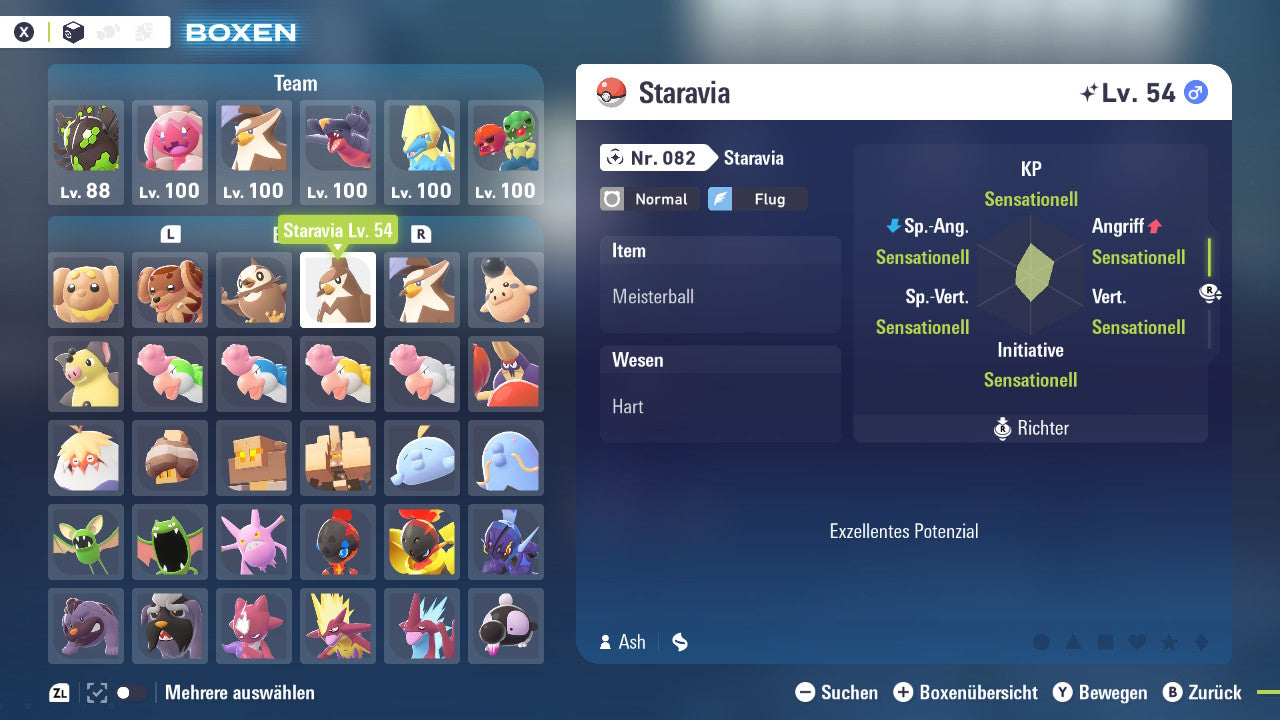Open the Richter rating panel
This screenshot has width=1280, height=720.
coord(1030,428)
